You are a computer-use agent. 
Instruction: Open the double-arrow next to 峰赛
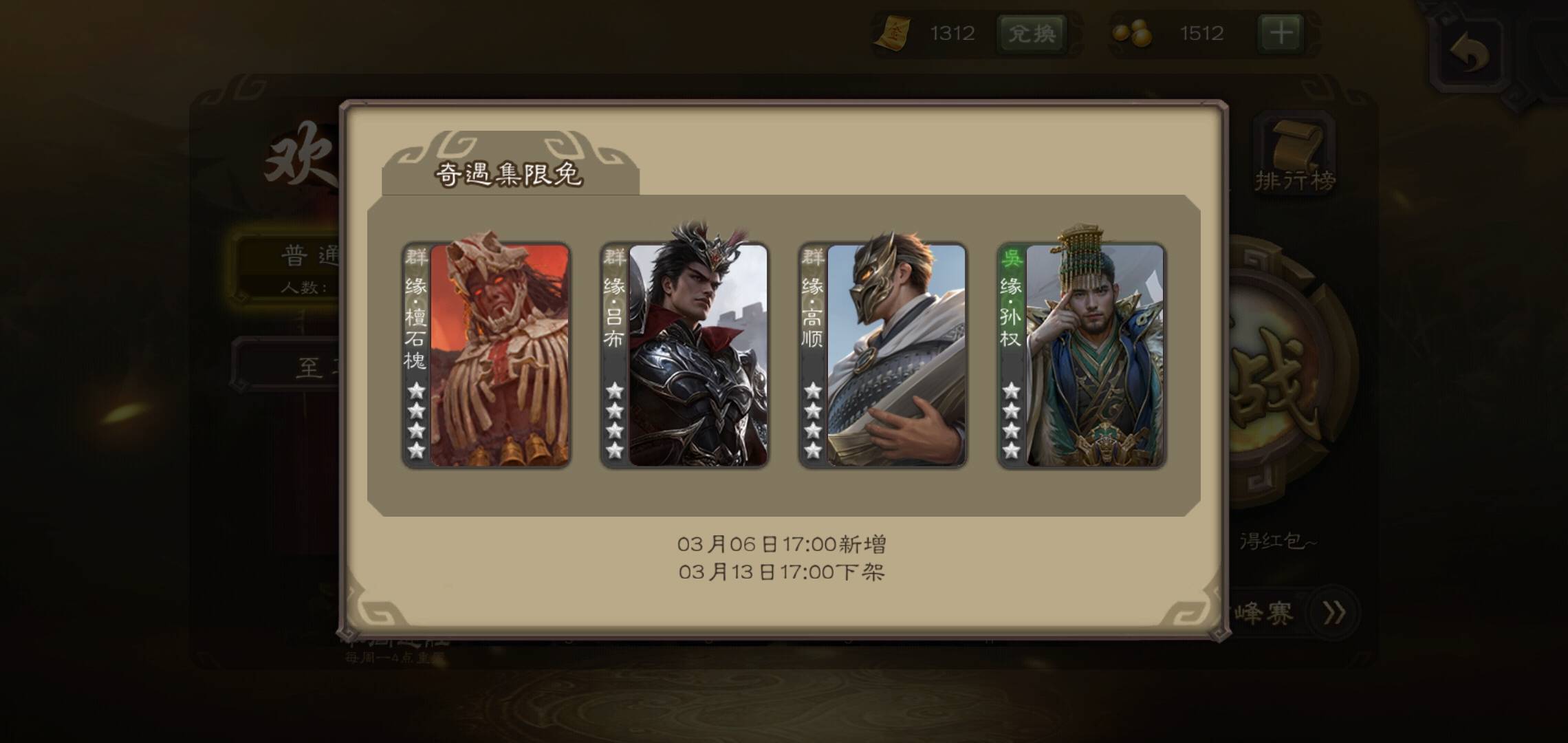(x=1333, y=612)
